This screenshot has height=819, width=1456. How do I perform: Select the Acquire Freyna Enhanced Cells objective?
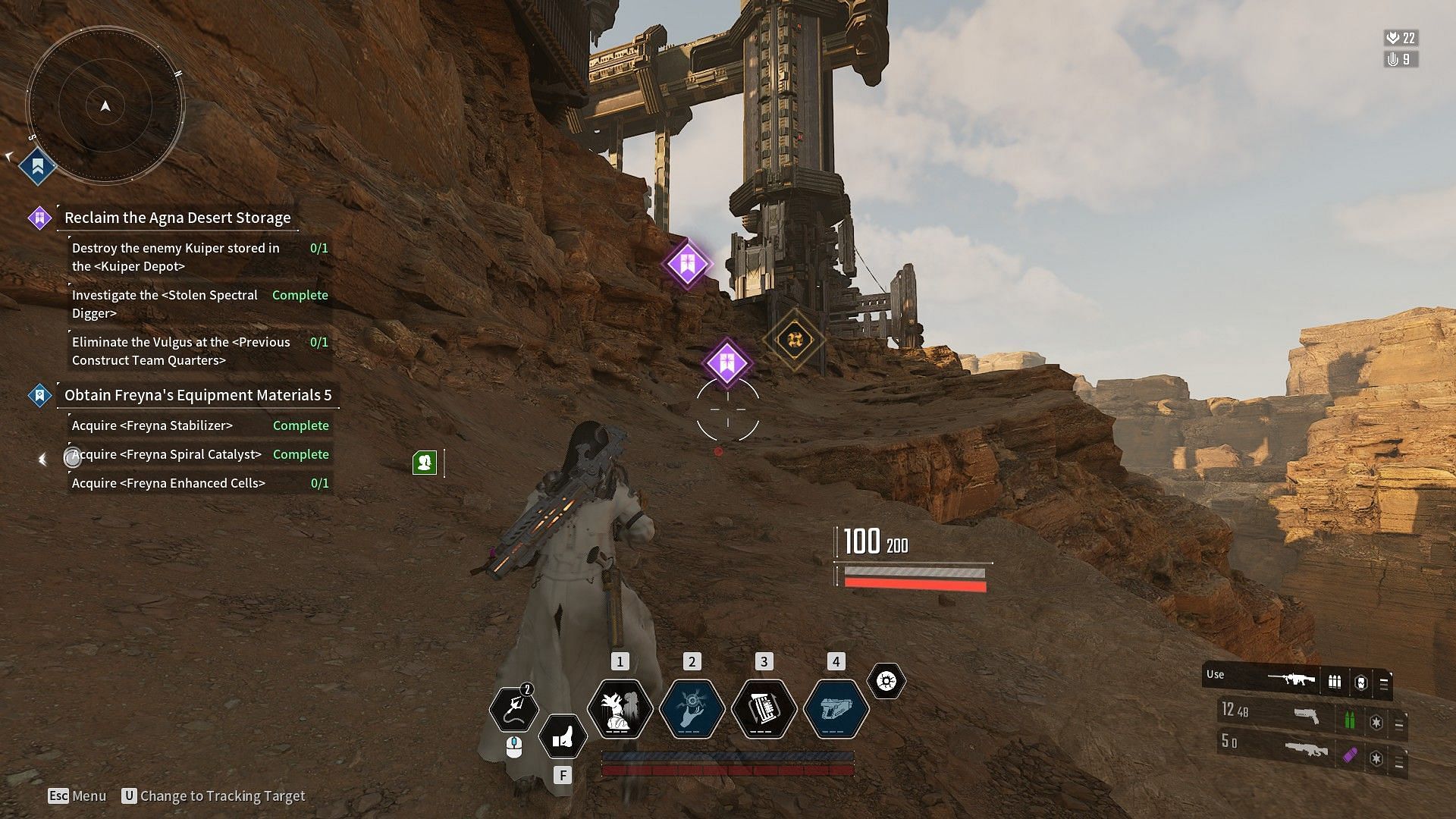(169, 483)
